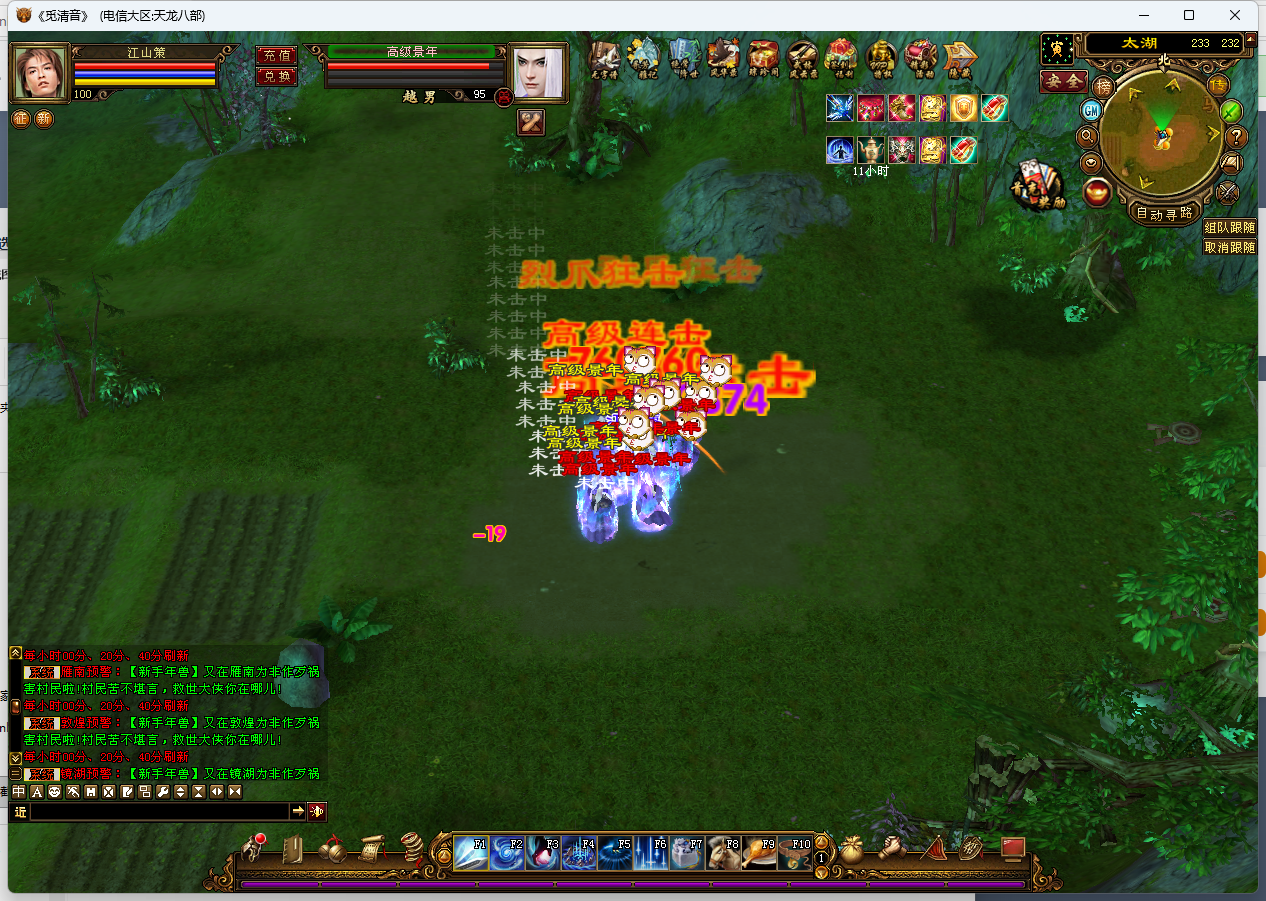
Task: Open the VIP 特权 gold ingot icon
Action: [x=882, y=59]
